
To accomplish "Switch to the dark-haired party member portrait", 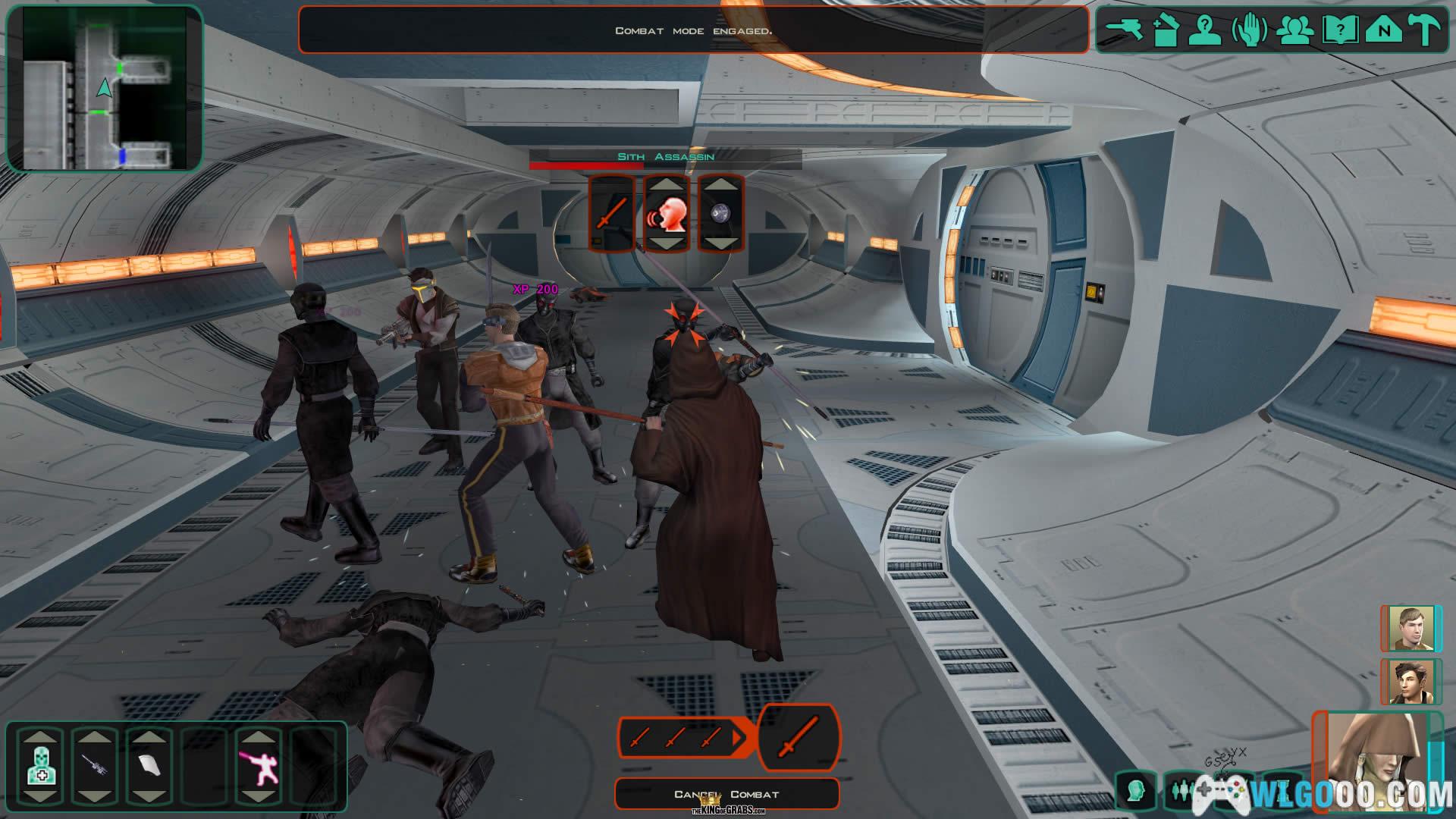I will click(1410, 682).
